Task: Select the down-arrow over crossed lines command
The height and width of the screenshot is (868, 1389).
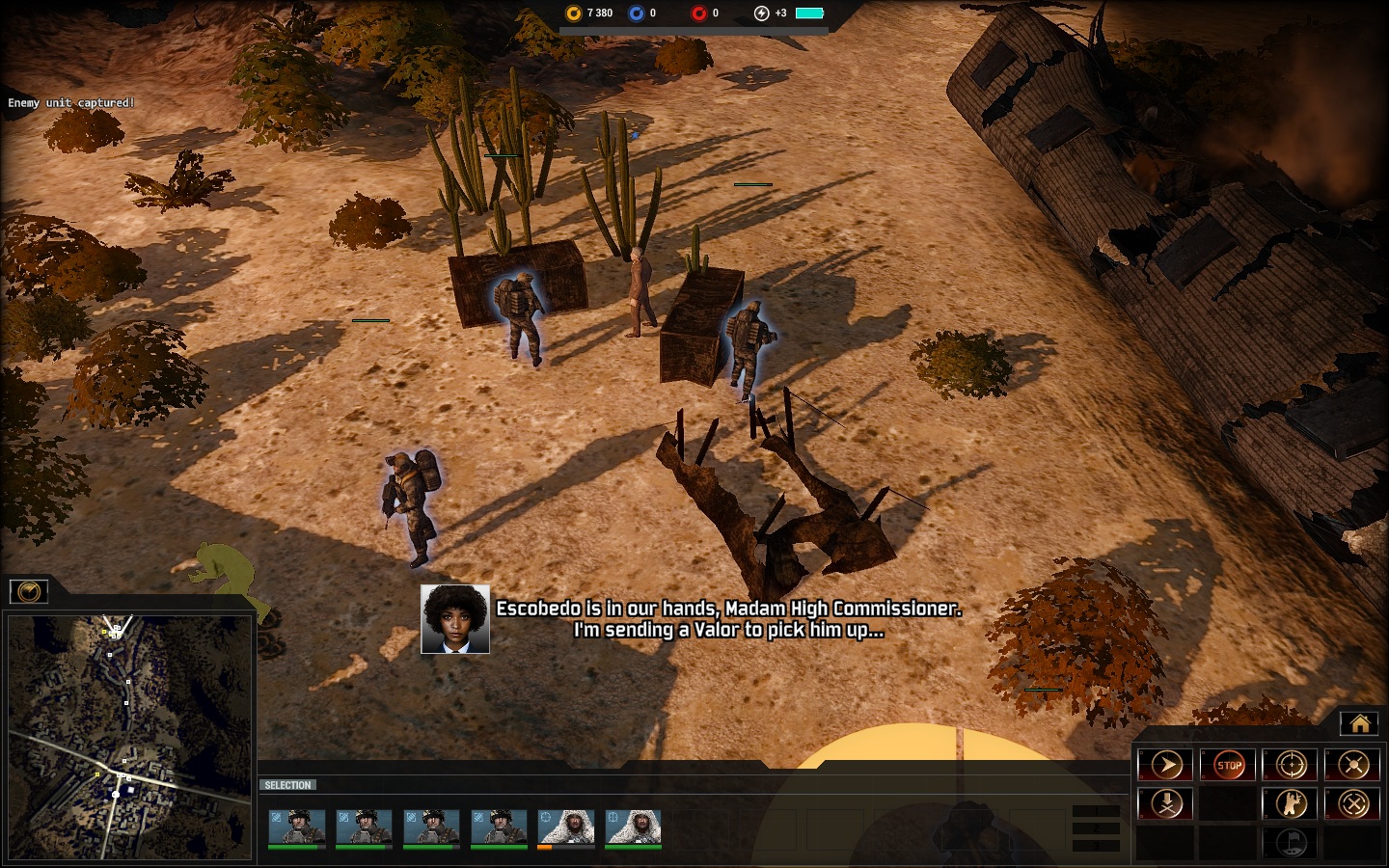Action: click(x=1166, y=803)
